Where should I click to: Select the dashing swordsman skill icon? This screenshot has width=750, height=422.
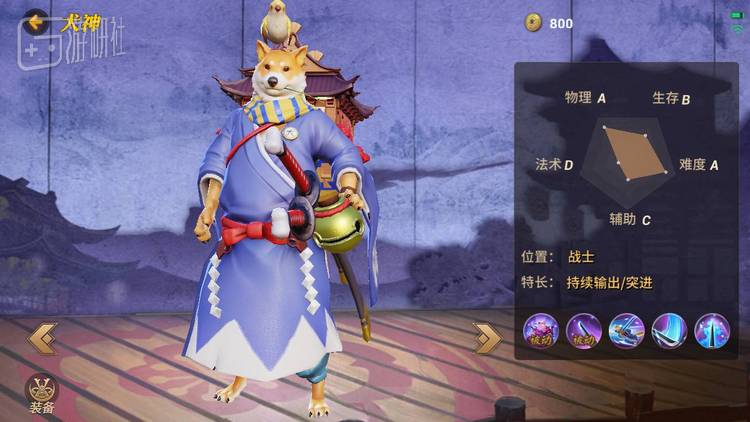coord(626,331)
